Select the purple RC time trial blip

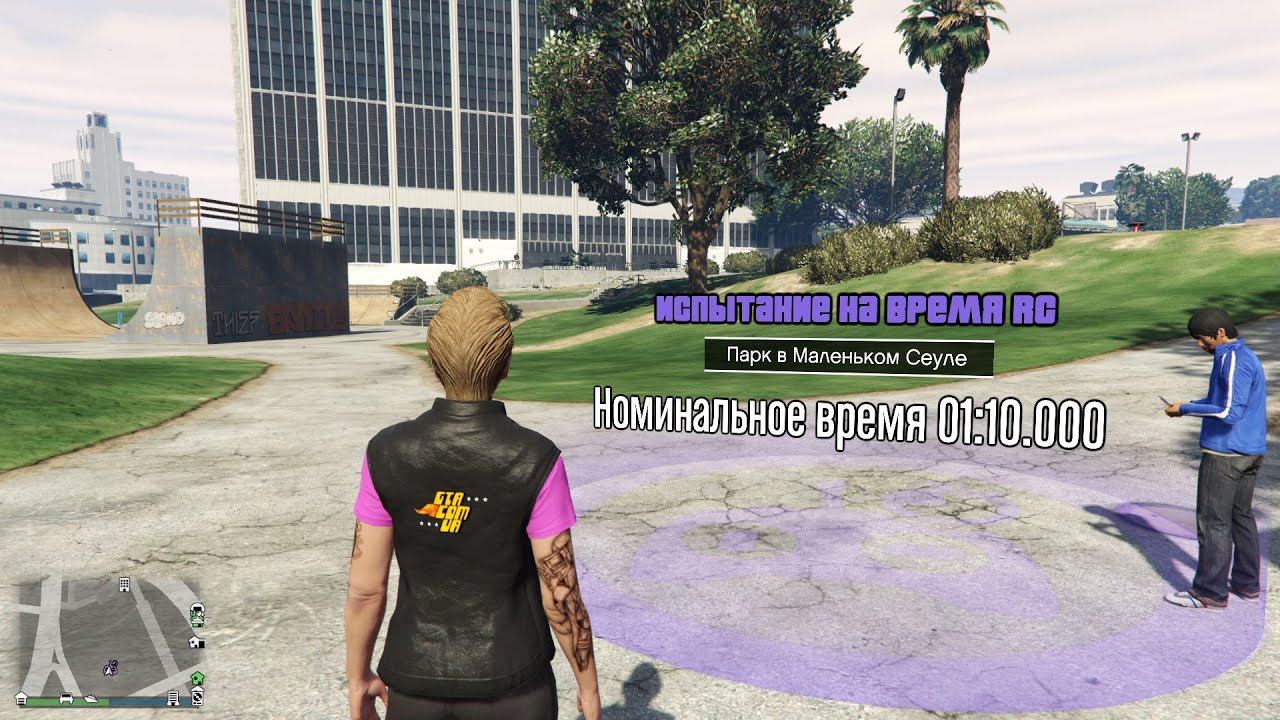point(113,665)
